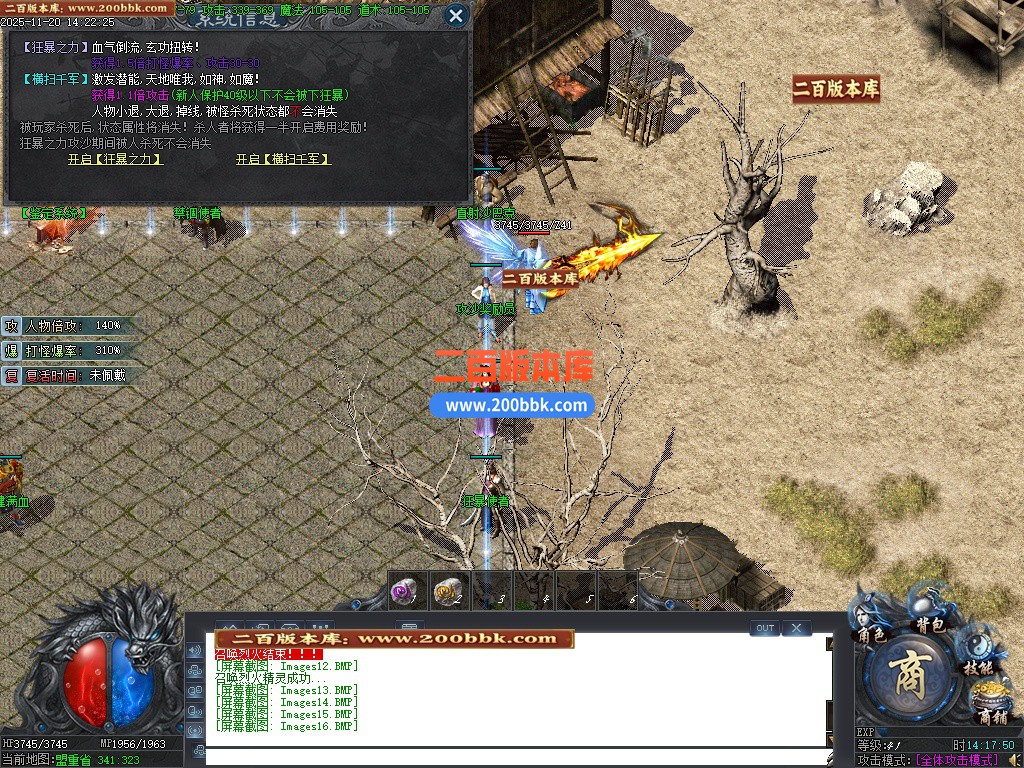This screenshot has width=1024, height=768.
Task: Close the system info dialog
Action: click(x=455, y=15)
